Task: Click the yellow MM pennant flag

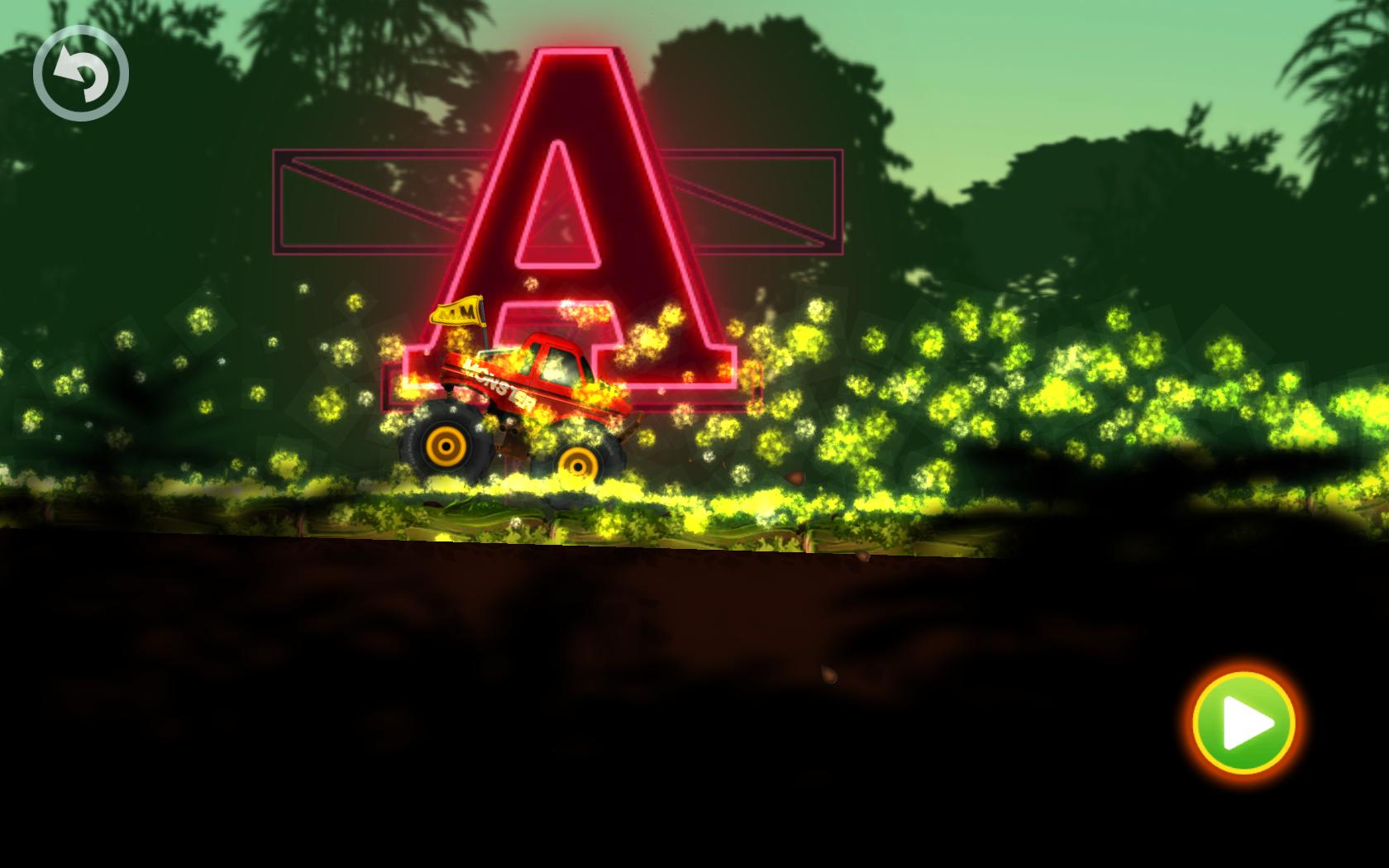Action: click(x=456, y=312)
